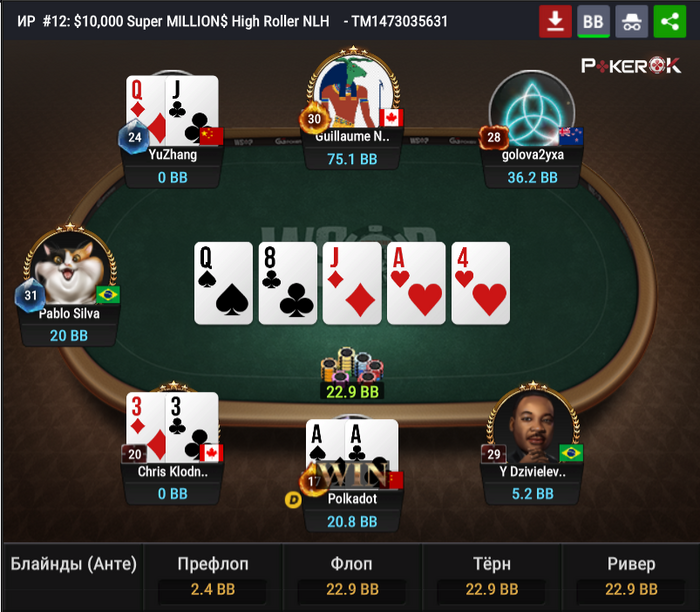Click the red download hand button
Screen dimensions: 700x612
coord(555,21)
